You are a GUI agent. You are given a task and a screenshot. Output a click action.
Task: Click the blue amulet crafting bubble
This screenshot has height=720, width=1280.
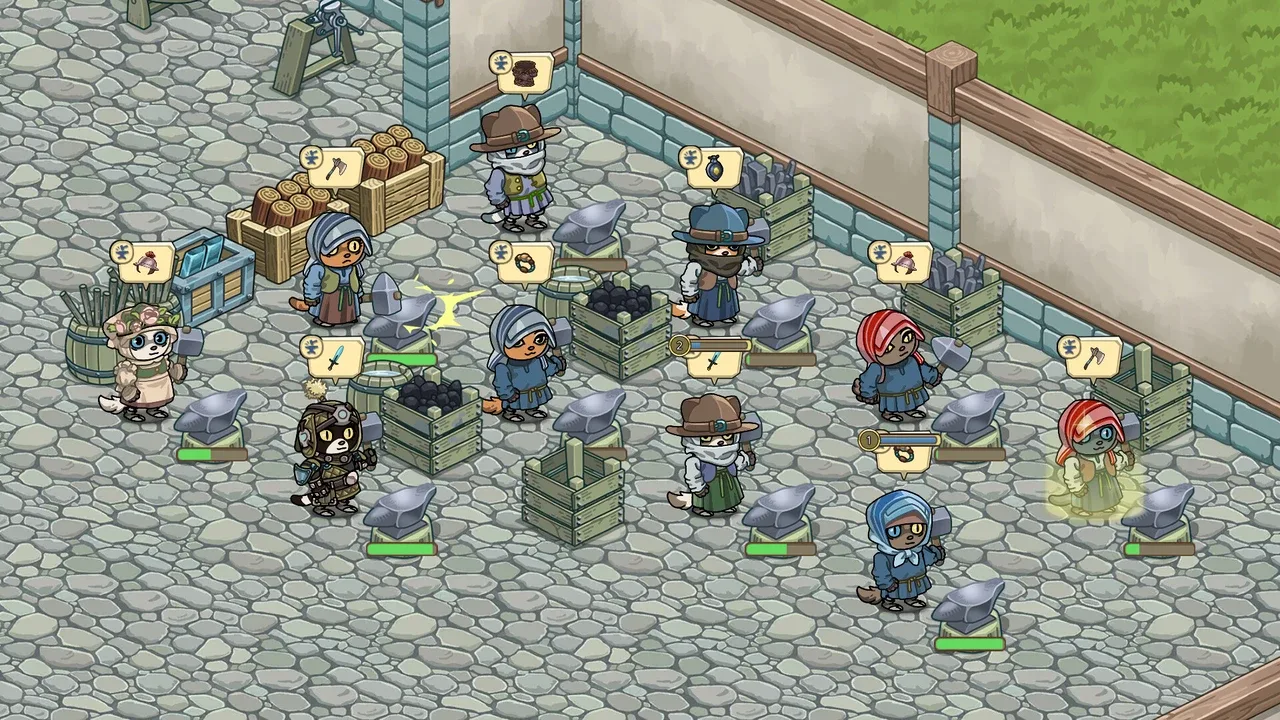pyautogui.click(x=714, y=168)
